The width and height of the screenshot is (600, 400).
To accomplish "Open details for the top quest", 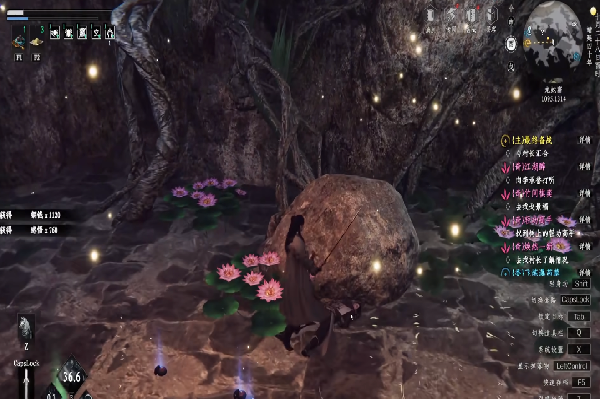I will (x=584, y=142).
